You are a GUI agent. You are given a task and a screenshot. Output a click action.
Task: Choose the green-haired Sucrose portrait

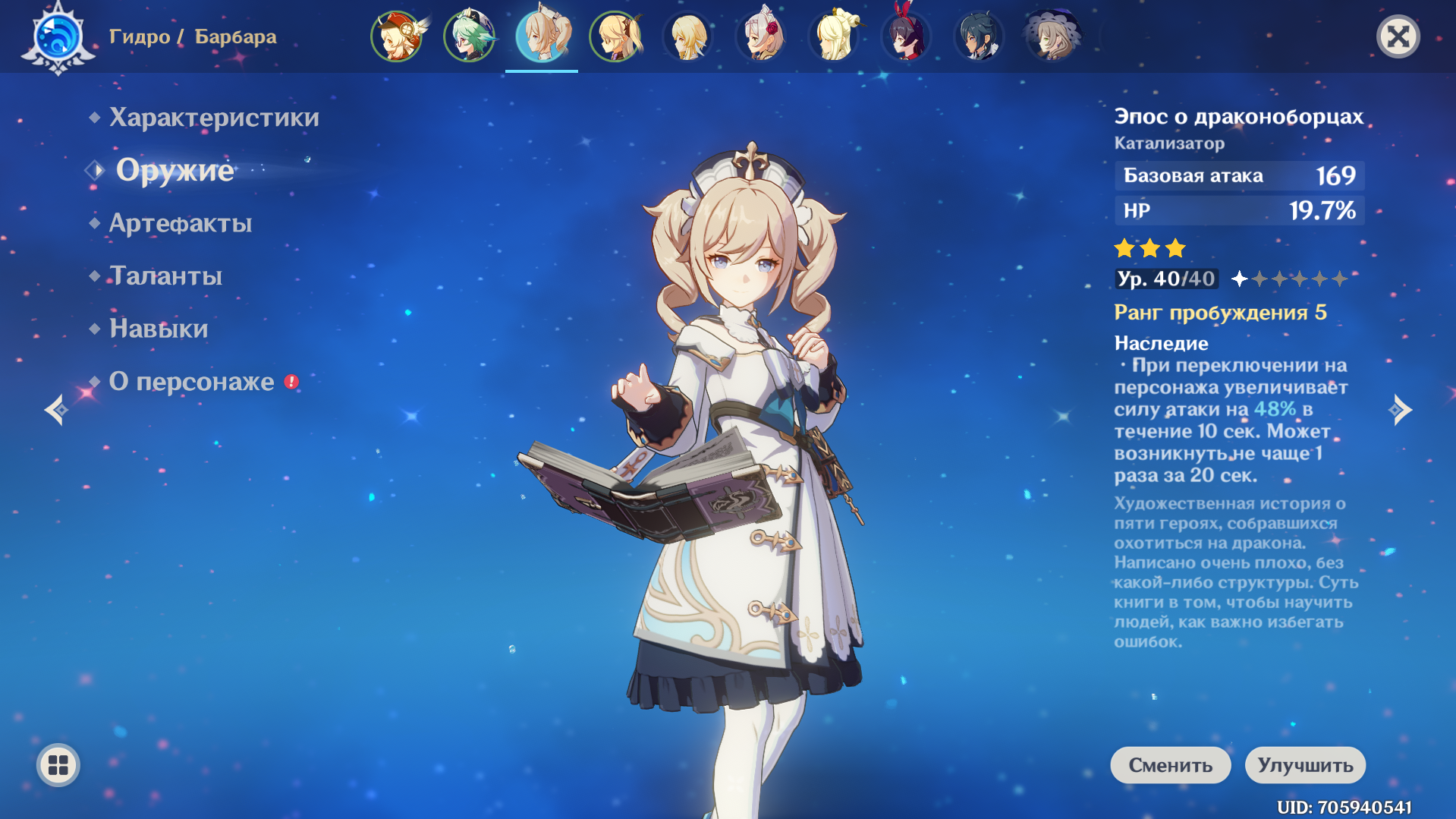(469, 36)
